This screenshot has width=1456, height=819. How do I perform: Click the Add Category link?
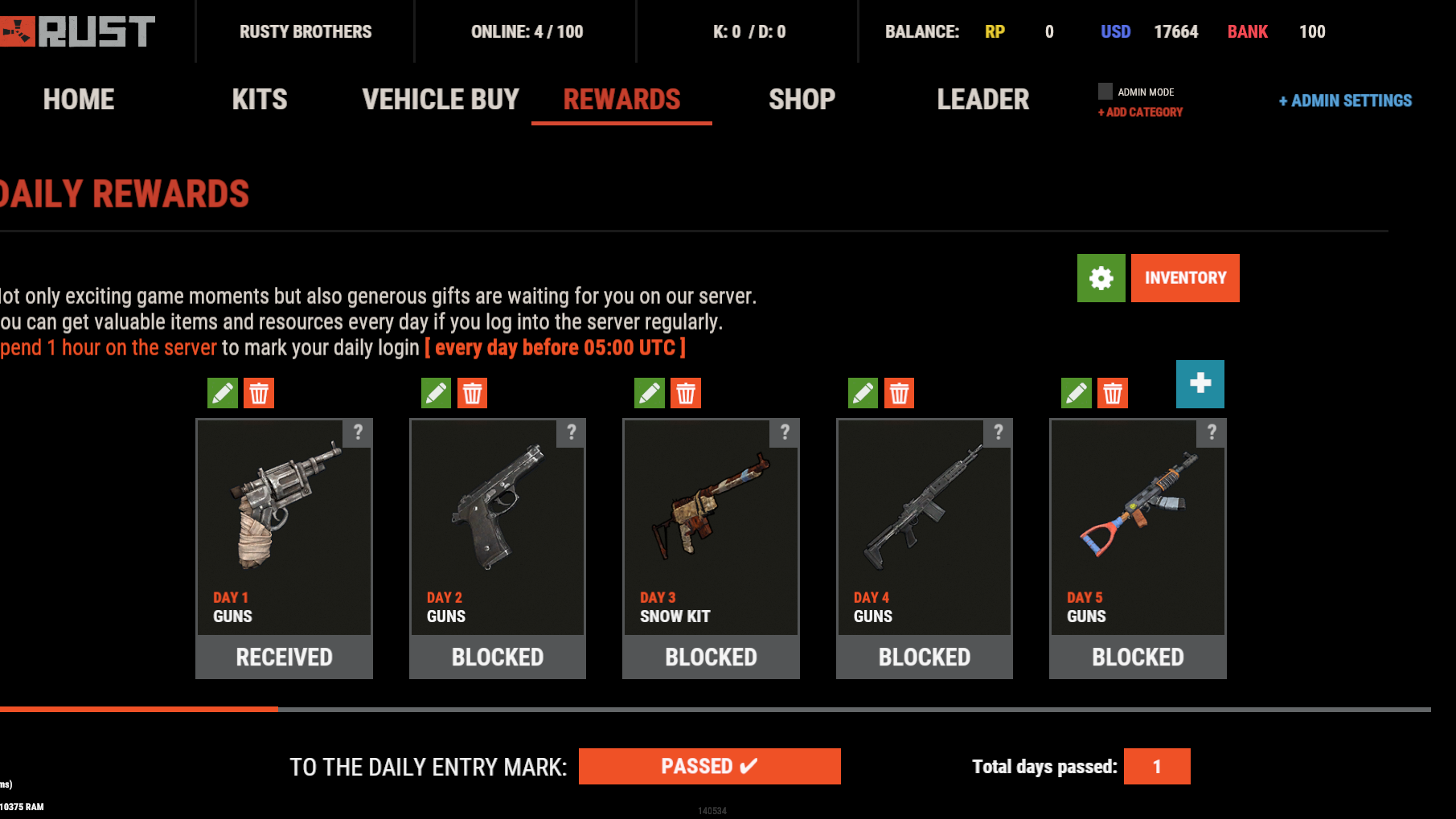1140,113
